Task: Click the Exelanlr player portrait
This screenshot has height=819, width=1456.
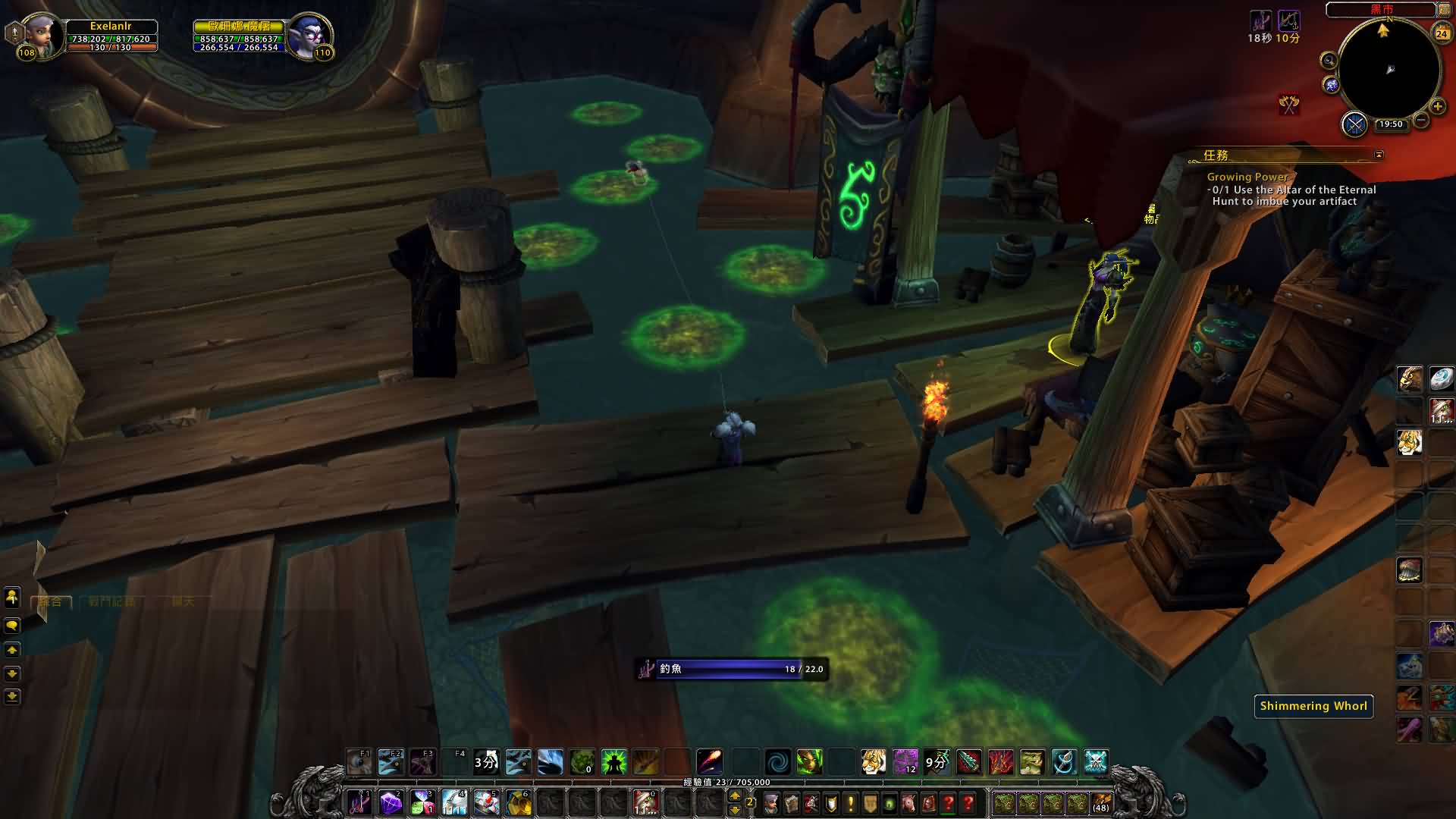Action: click(42, 36)
